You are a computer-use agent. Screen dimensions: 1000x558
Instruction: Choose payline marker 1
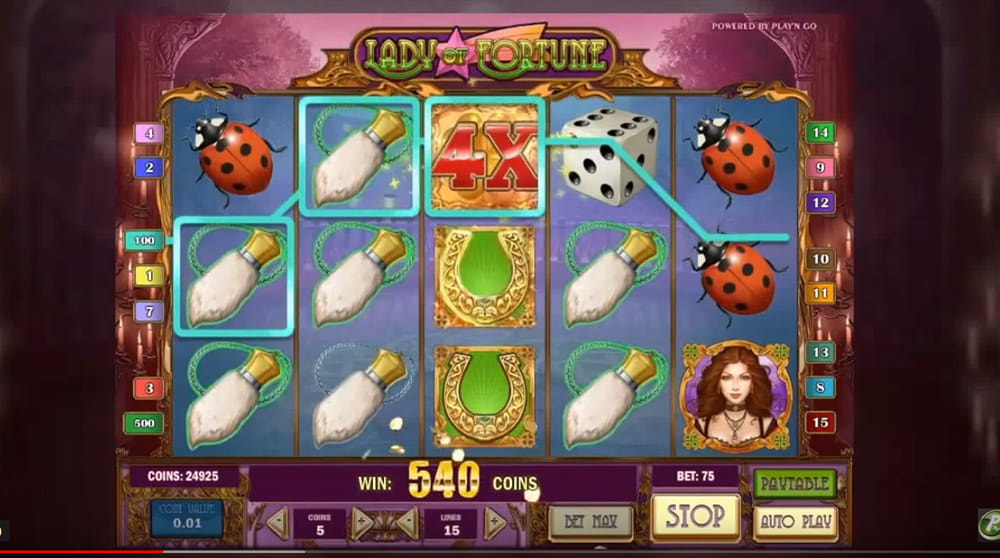(149, 275)
